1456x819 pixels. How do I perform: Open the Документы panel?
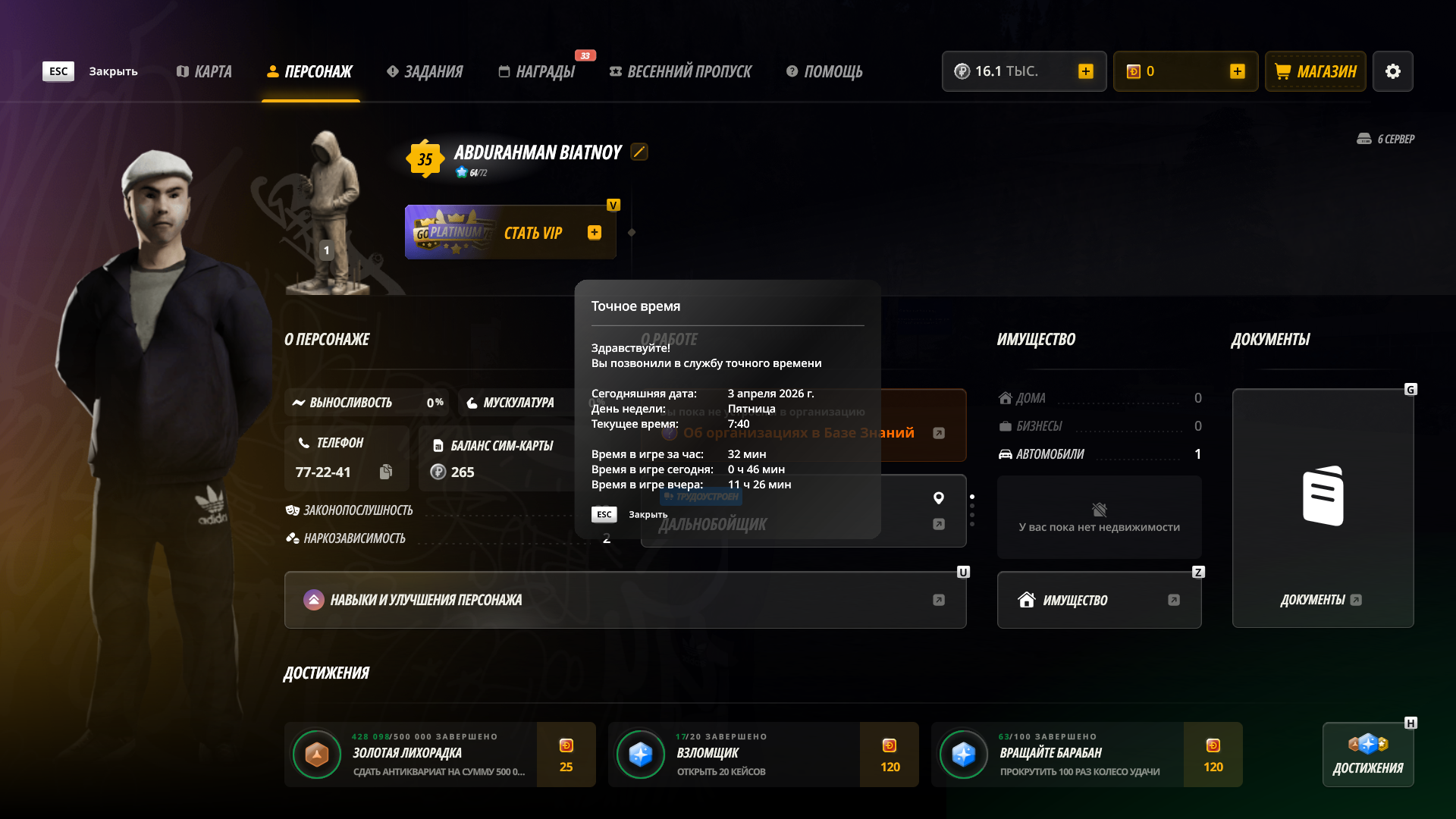click(x=1323, y=509)
